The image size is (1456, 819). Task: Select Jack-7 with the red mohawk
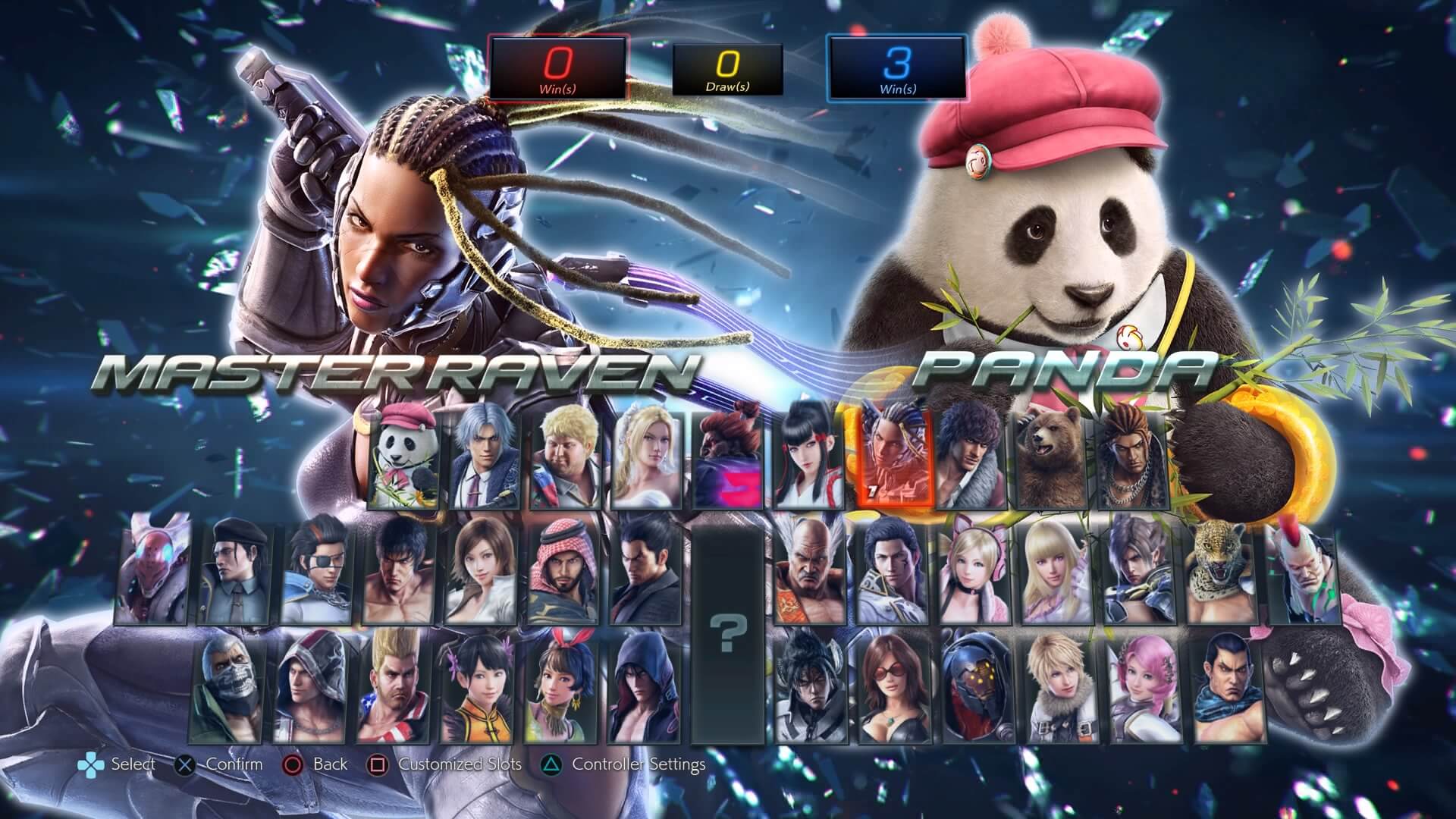pyautogui.click(x=1303, y=569)
